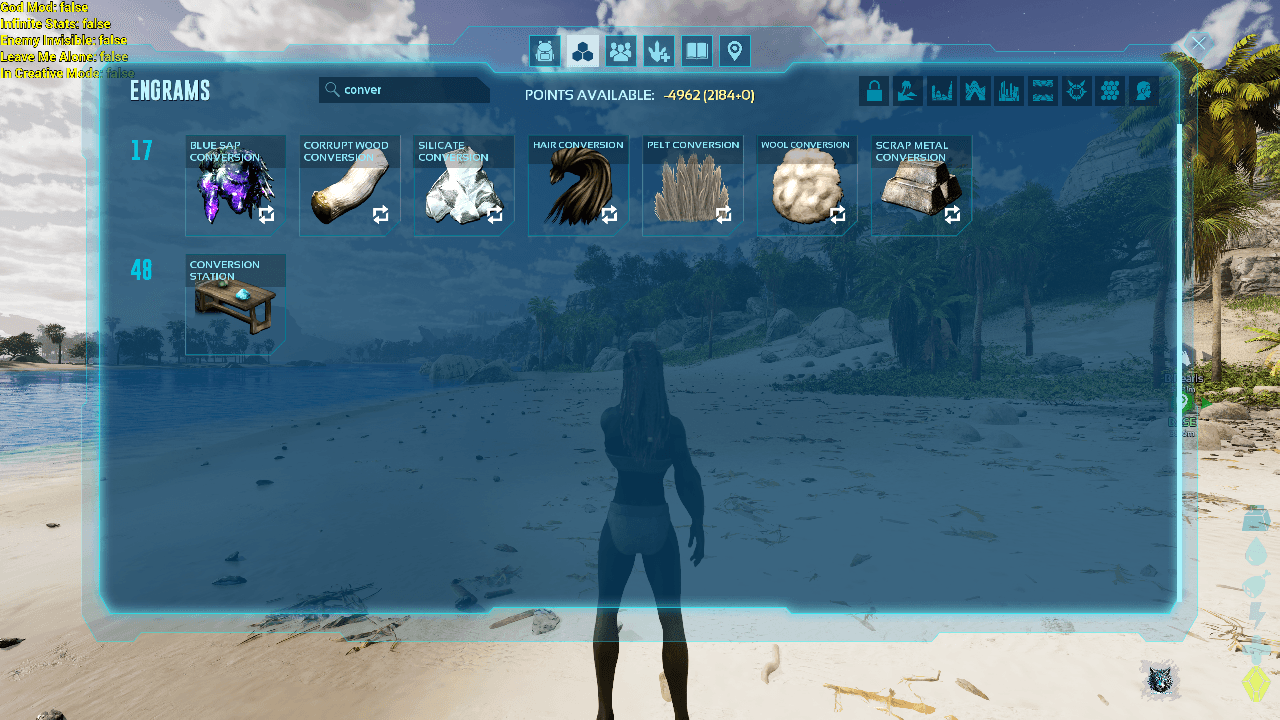Viewport: 1280px width, 720px height.
Task: Switch to the tribe members tab
Action: [x=621, y=51]
